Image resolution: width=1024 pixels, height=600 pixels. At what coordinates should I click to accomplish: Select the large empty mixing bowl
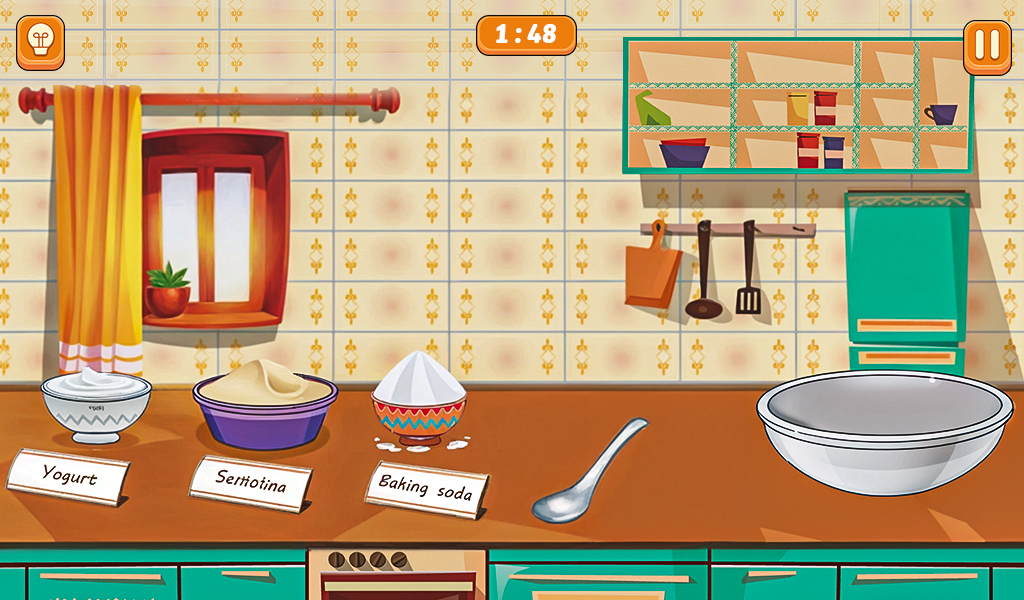pyautogui.click(x=884, y=427)
